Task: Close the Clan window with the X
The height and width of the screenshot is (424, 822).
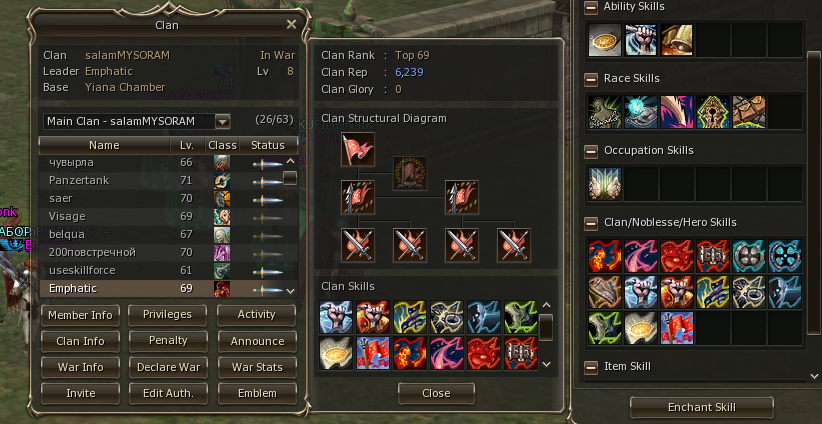Action: click(x=291, y=24)
